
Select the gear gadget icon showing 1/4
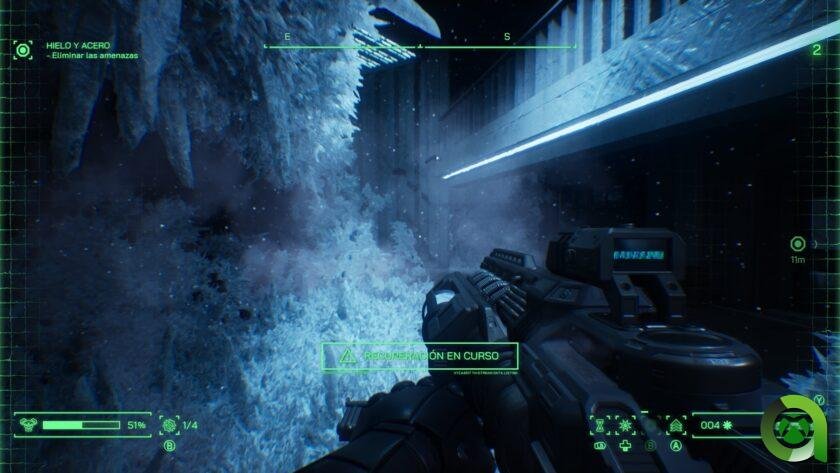(169, 425)
